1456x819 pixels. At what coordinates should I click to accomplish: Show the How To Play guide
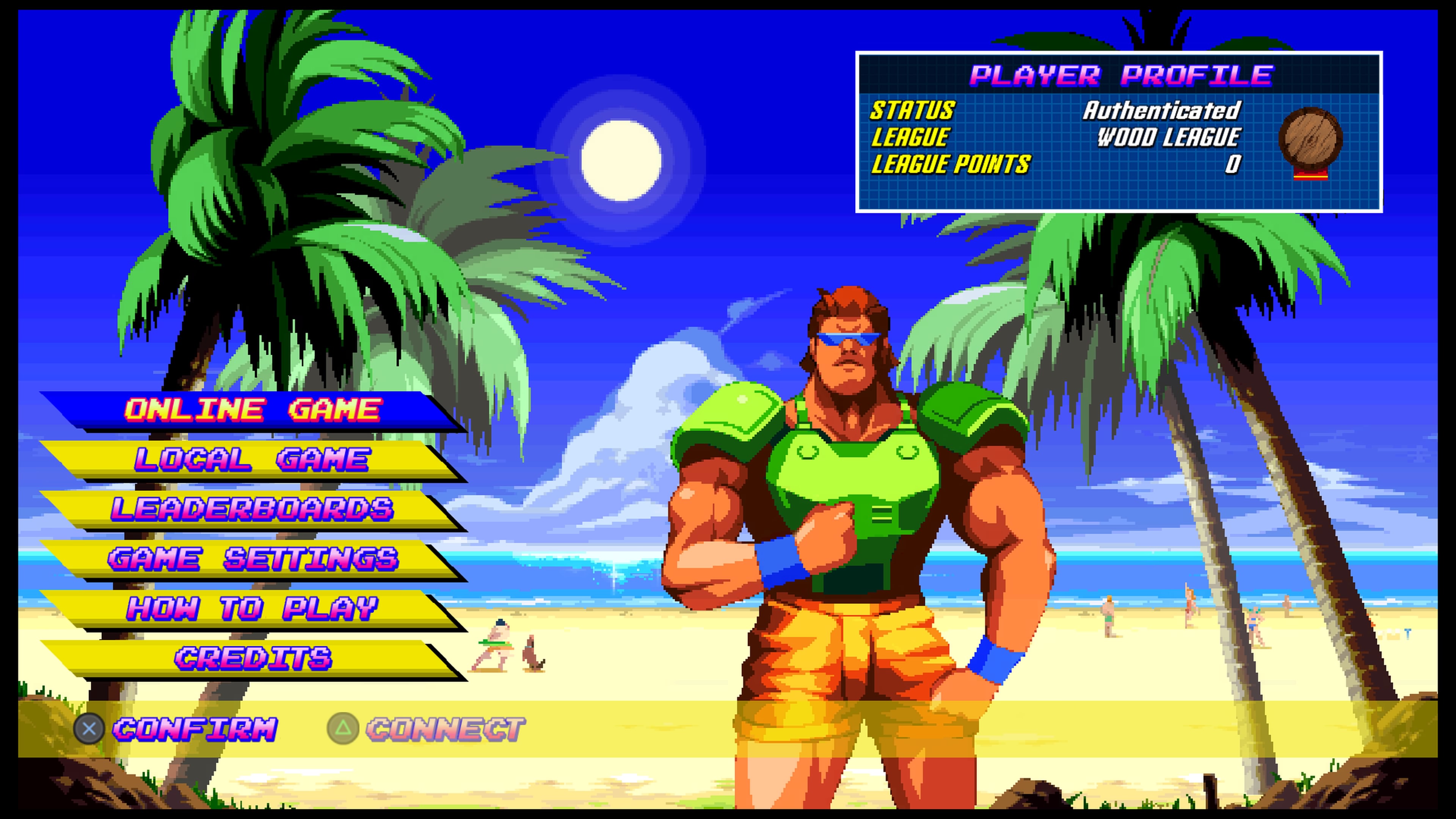click(252, 609)
